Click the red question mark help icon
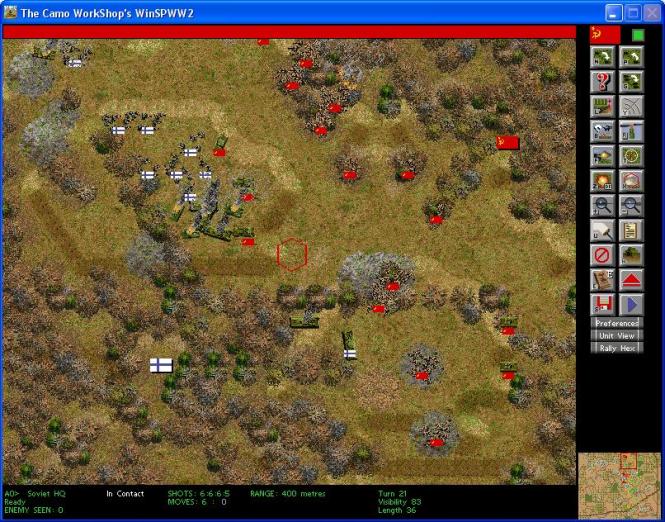Viewport: 665px width, 522px height. 602,81
